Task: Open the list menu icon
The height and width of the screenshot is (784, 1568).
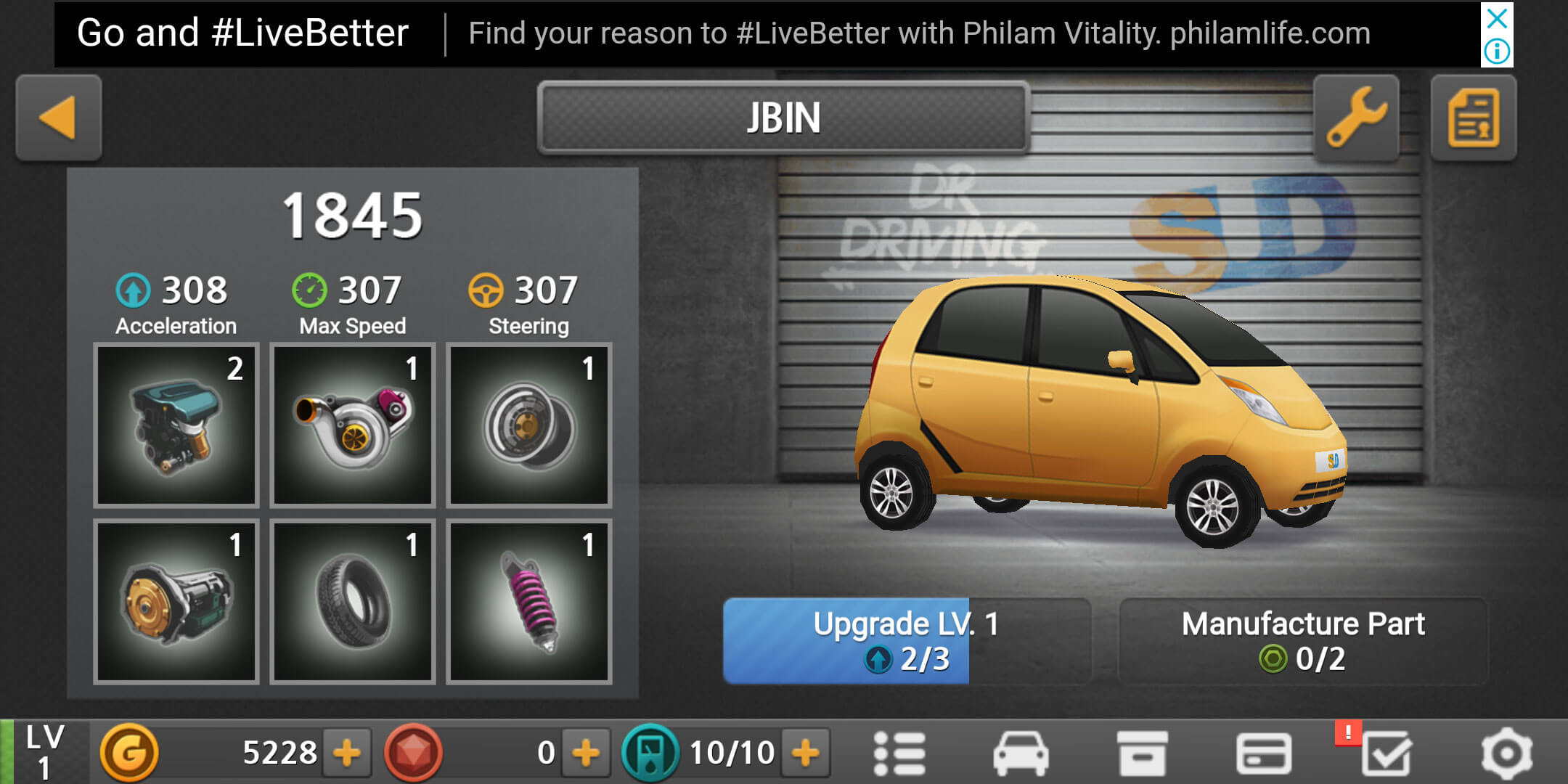Action: 899,753
